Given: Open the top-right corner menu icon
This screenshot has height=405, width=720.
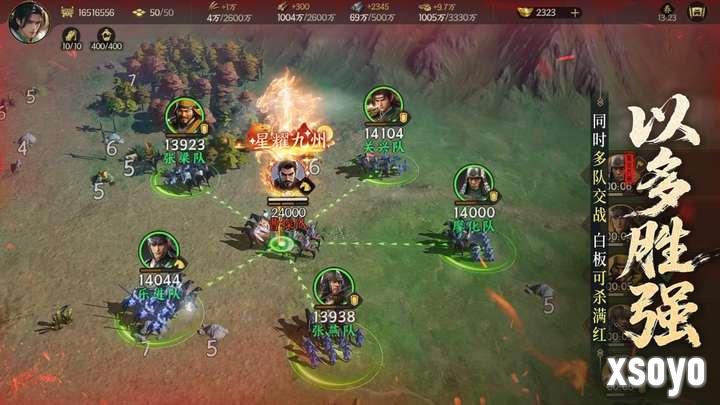Looking at the screenshot, I should click(697, 12).
